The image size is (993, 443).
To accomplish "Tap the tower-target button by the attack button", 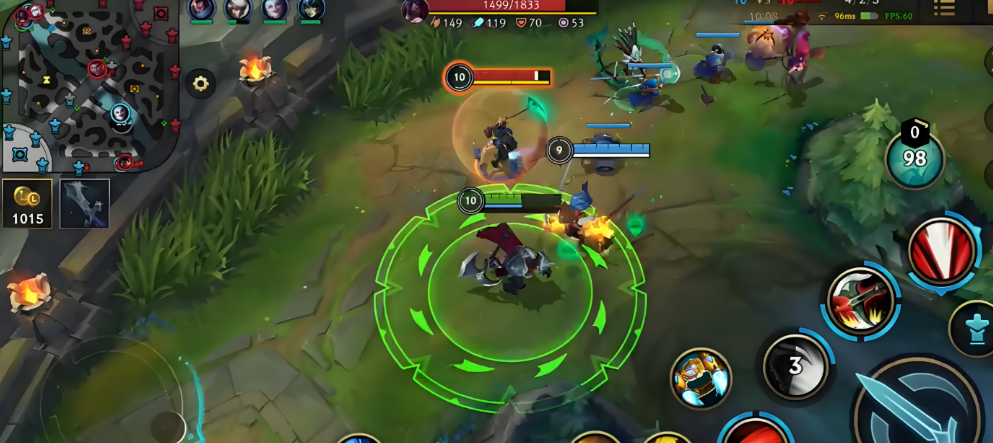I will tap(974, 328).
